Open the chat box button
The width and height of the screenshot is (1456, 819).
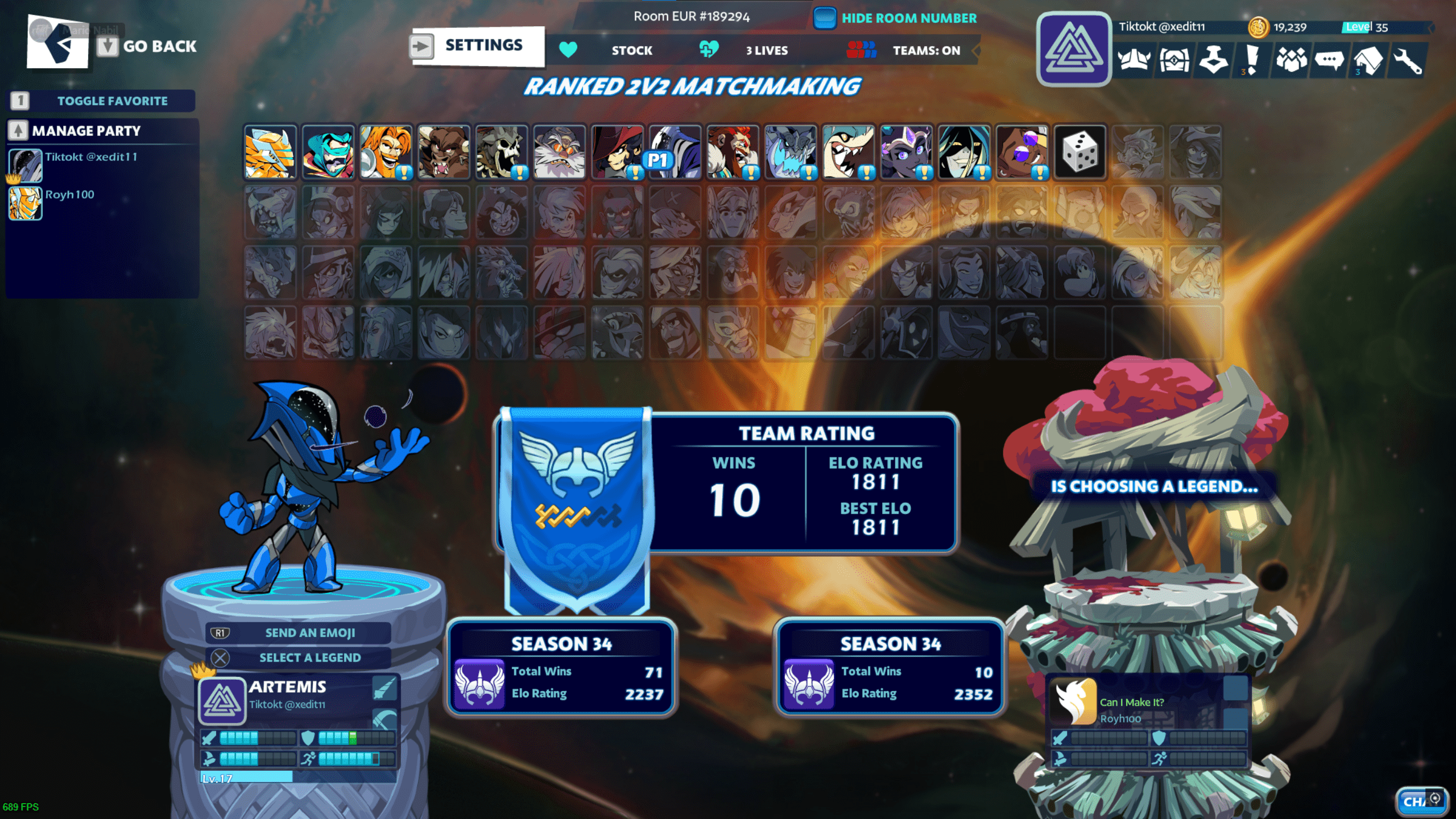[1420, 801]
